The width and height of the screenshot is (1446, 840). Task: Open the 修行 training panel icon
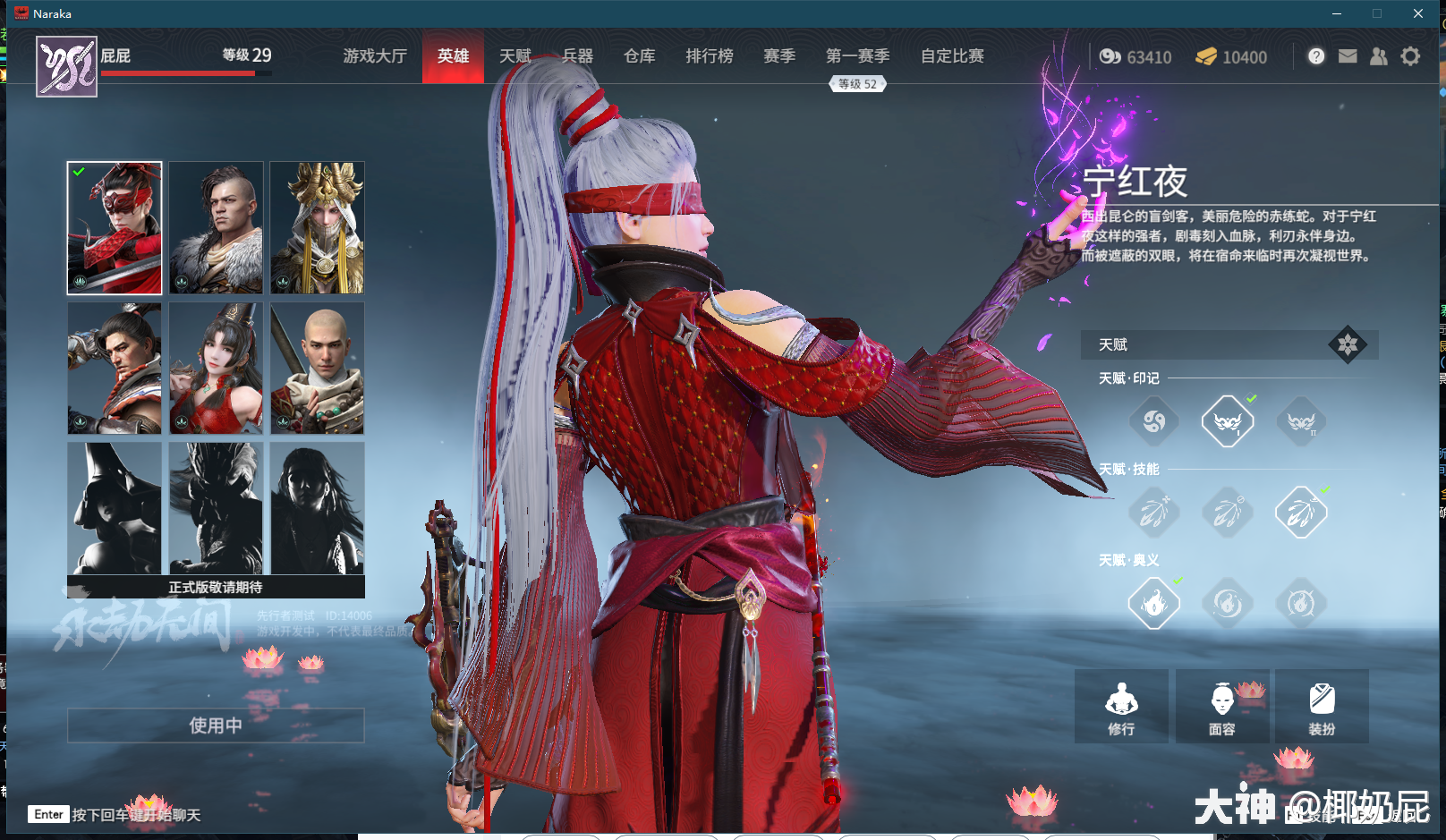pos(1121,706)
